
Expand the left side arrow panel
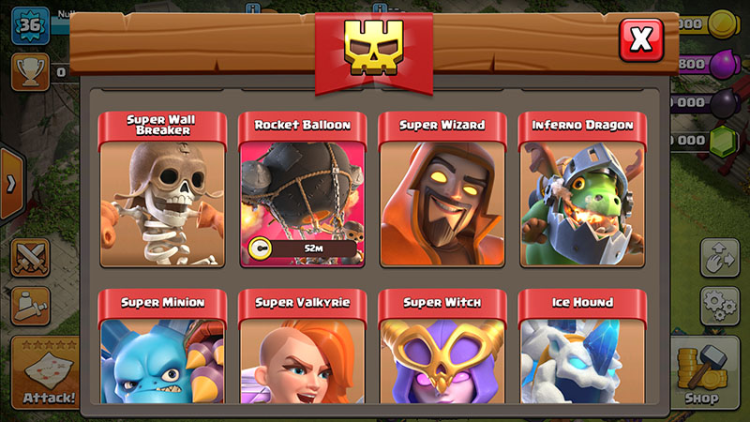(x=11, y=184)
